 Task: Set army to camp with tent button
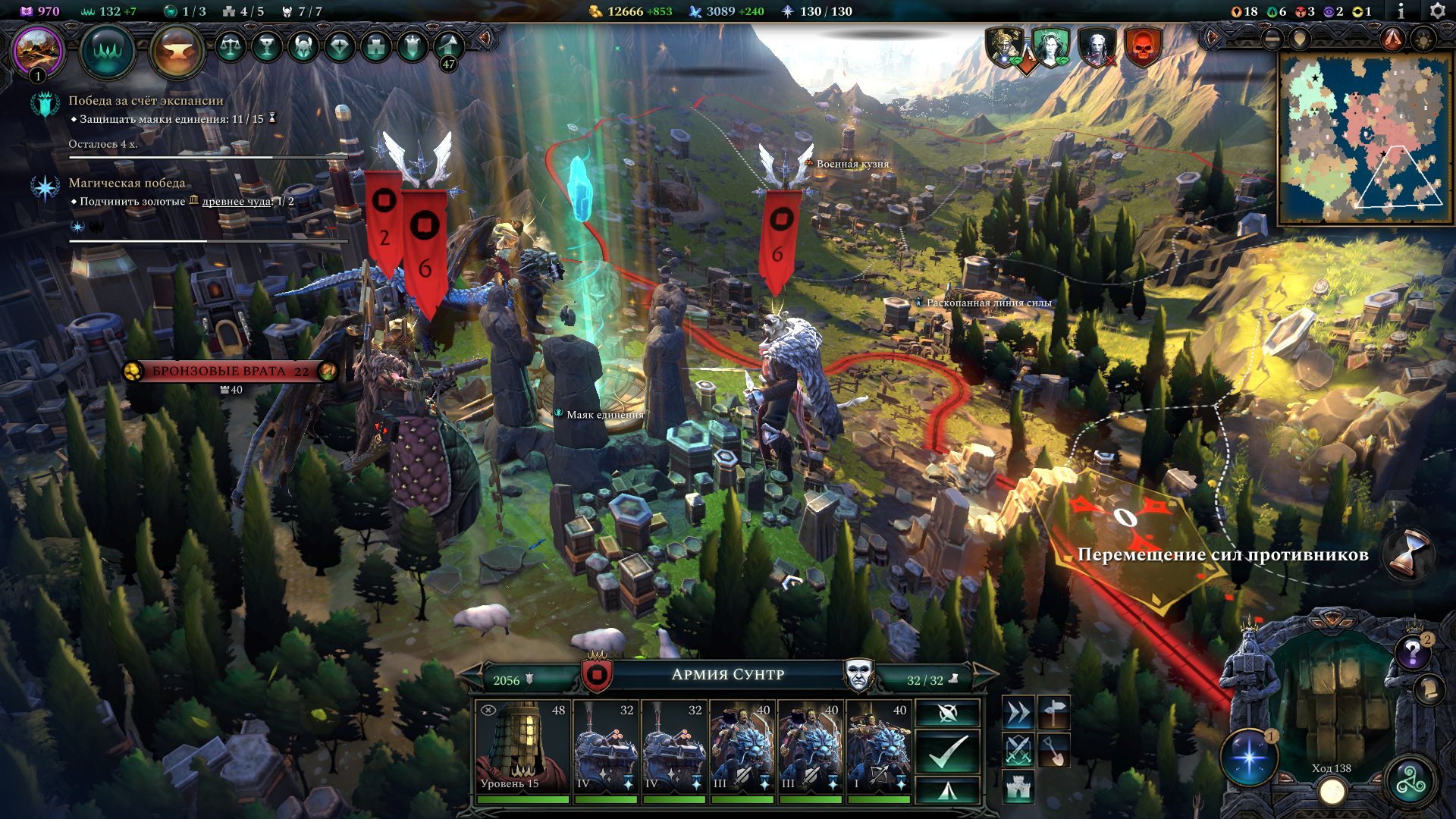(x=948, y=791)
